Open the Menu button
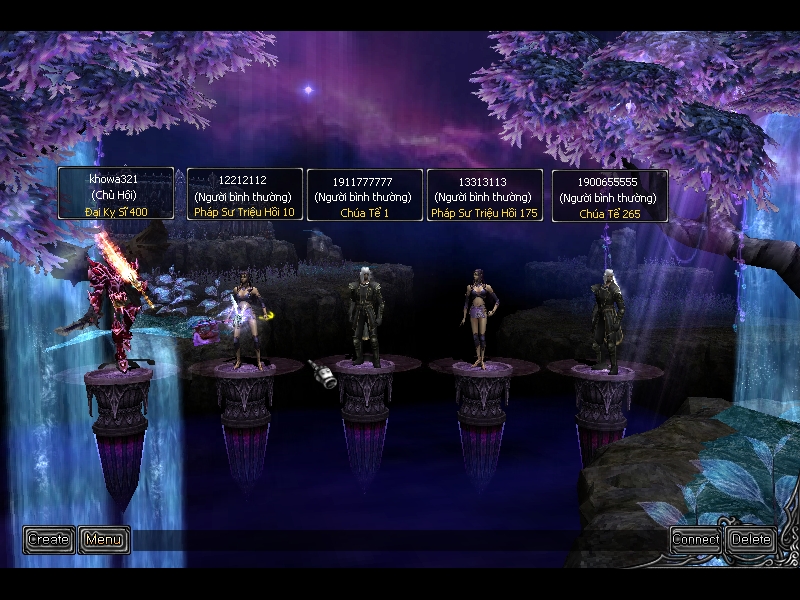This screenshot has width=800, height=600. [104, 540]
